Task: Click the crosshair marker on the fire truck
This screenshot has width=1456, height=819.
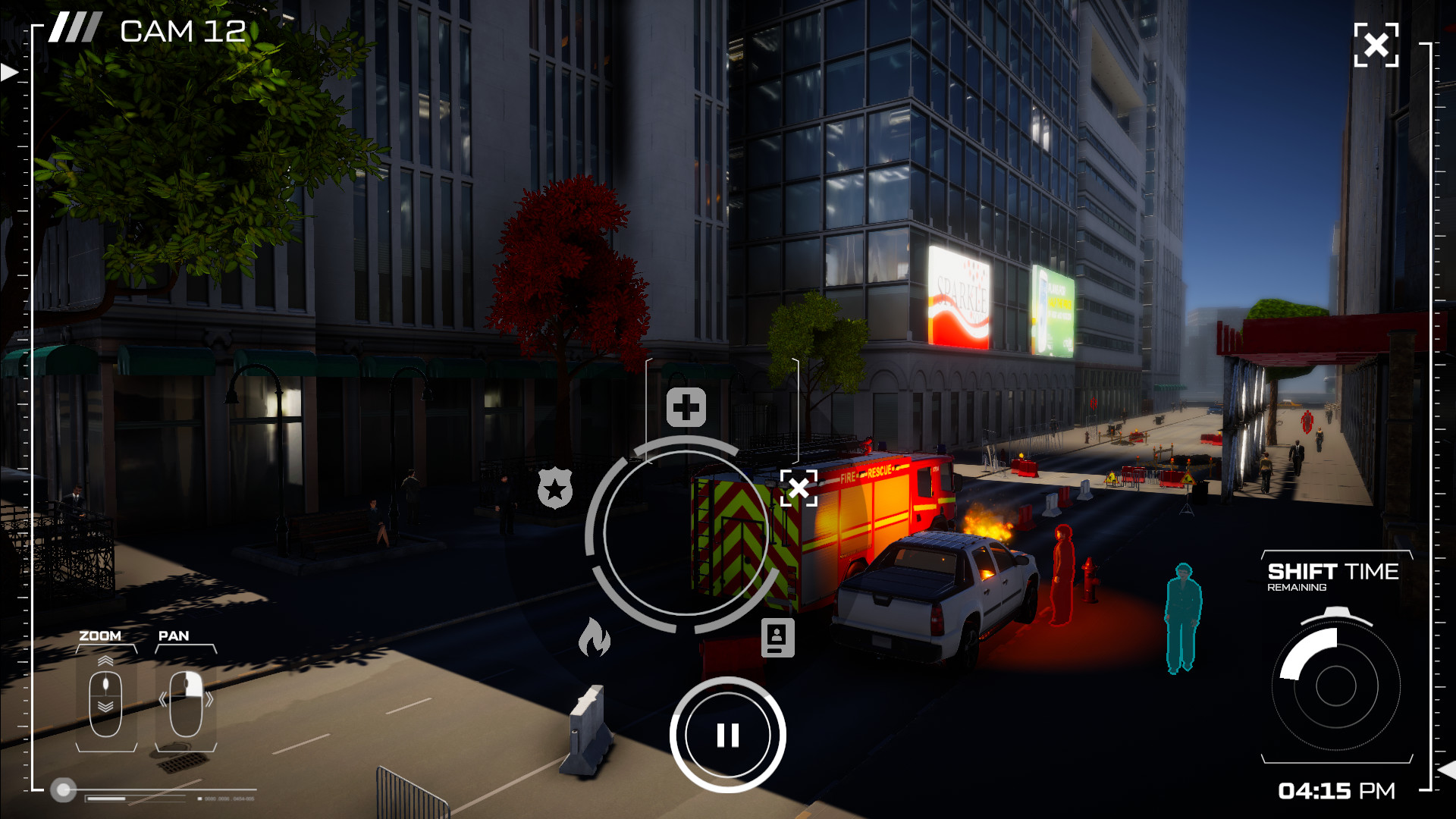Action: [x=799, y=488]
